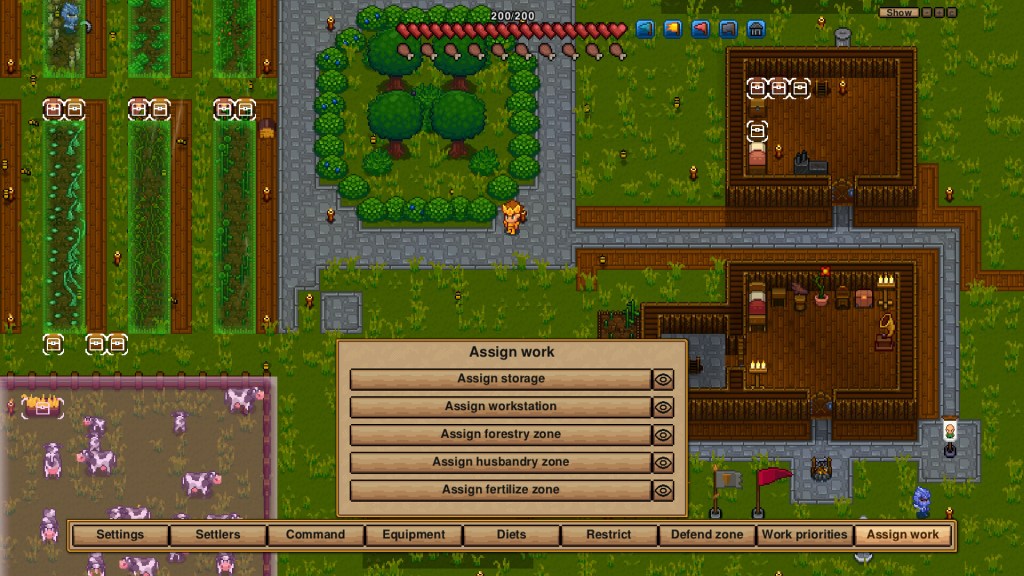Choose Assign workstation
Image resolution: width=1024 pixels, height=576 pixels.
(500, 407)
